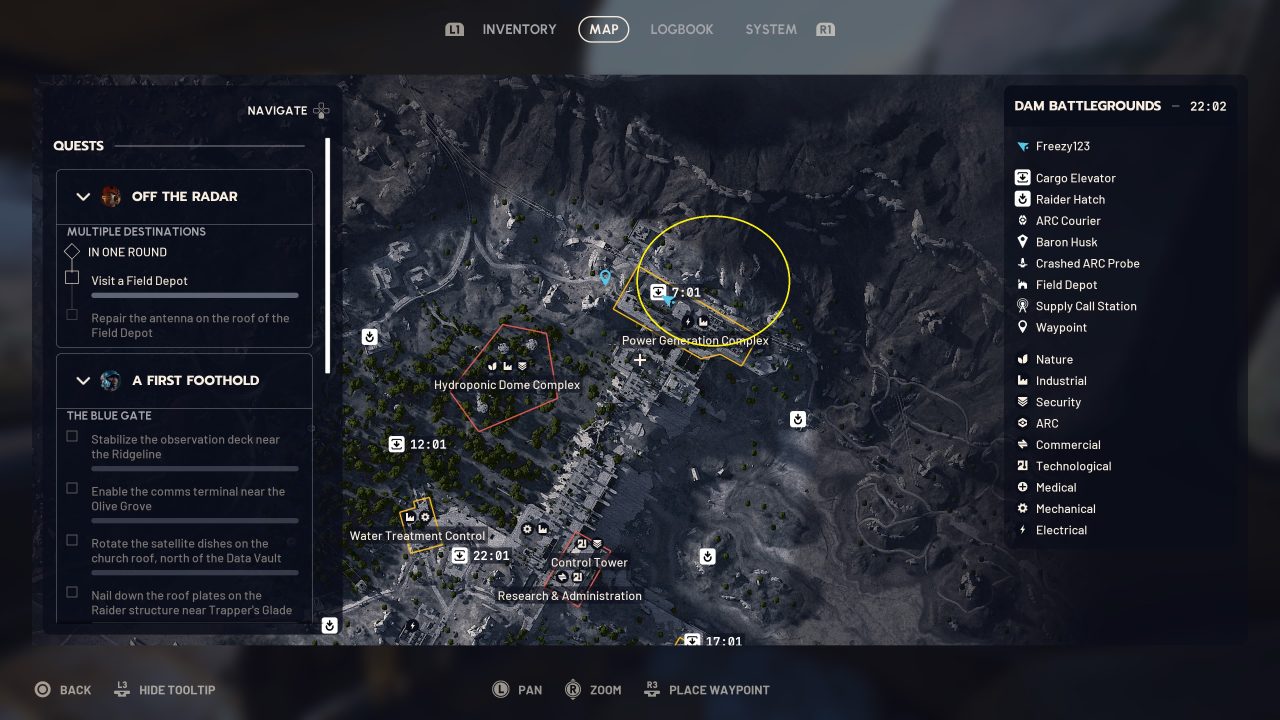The image size is (1280, 720).
Task: Select the Map tab
Action: 604,29
